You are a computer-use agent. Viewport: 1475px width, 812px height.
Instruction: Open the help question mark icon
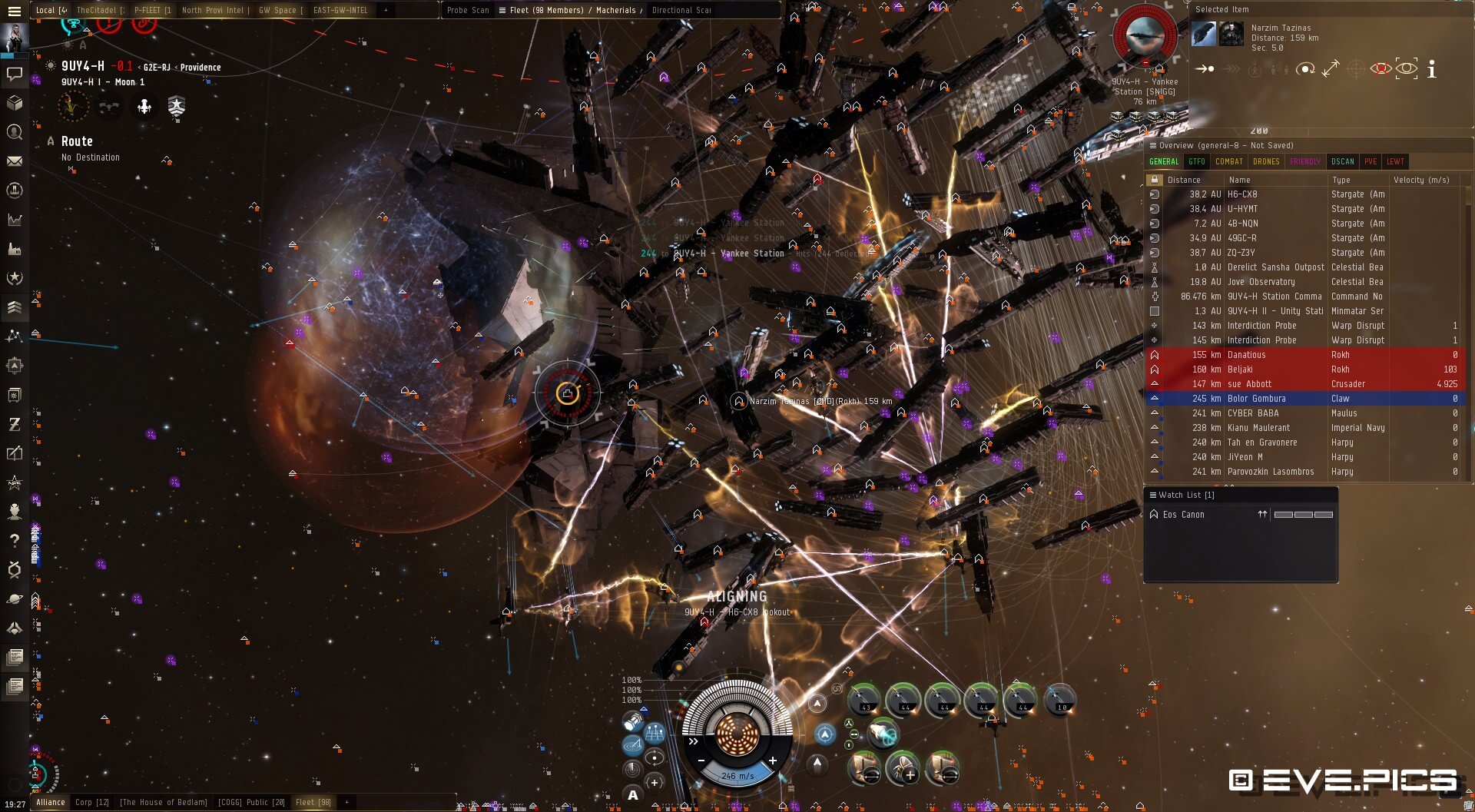pyautogui.click(x=14, y=541)
